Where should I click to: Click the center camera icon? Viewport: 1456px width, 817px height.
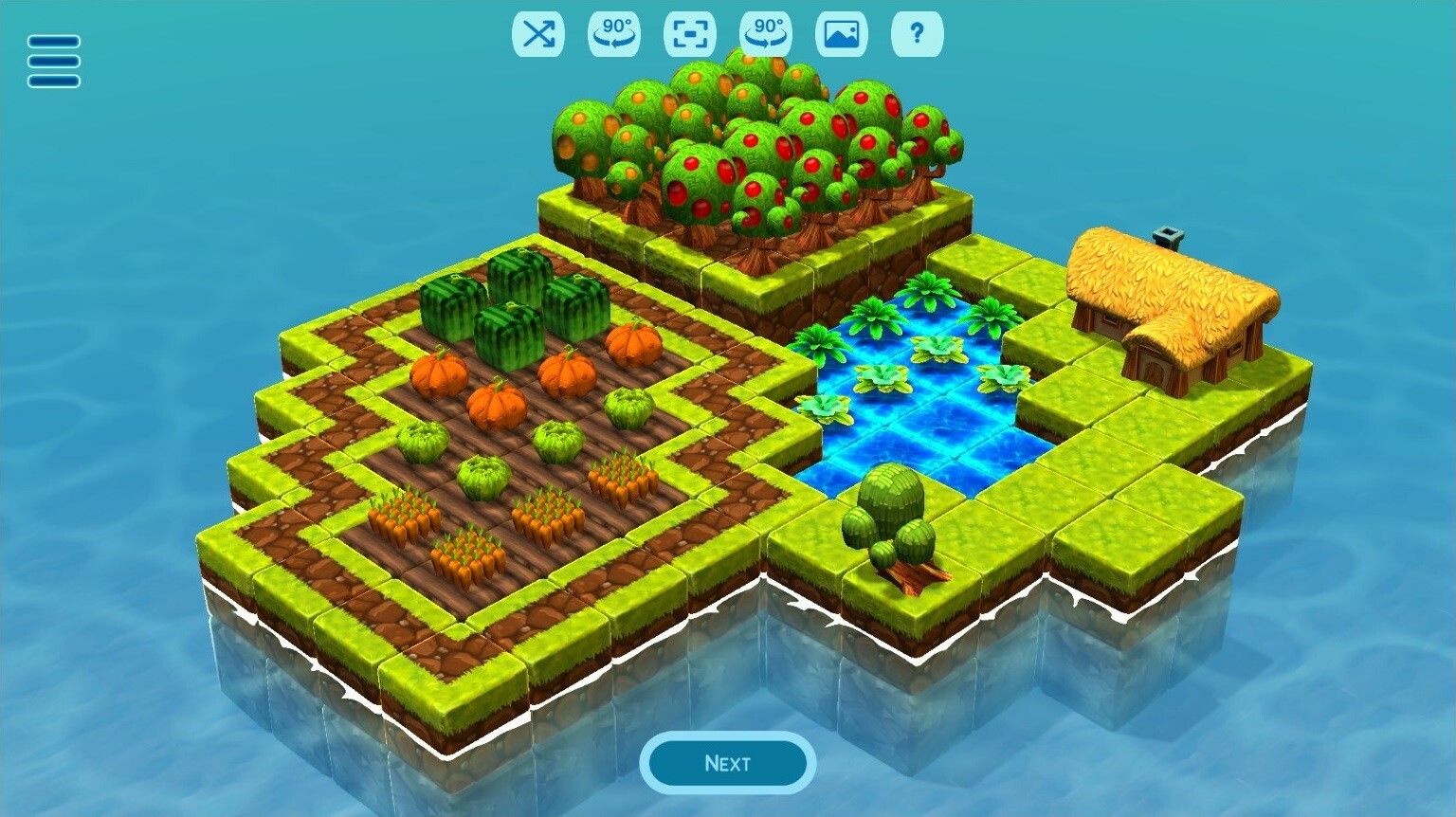[689, 34]
